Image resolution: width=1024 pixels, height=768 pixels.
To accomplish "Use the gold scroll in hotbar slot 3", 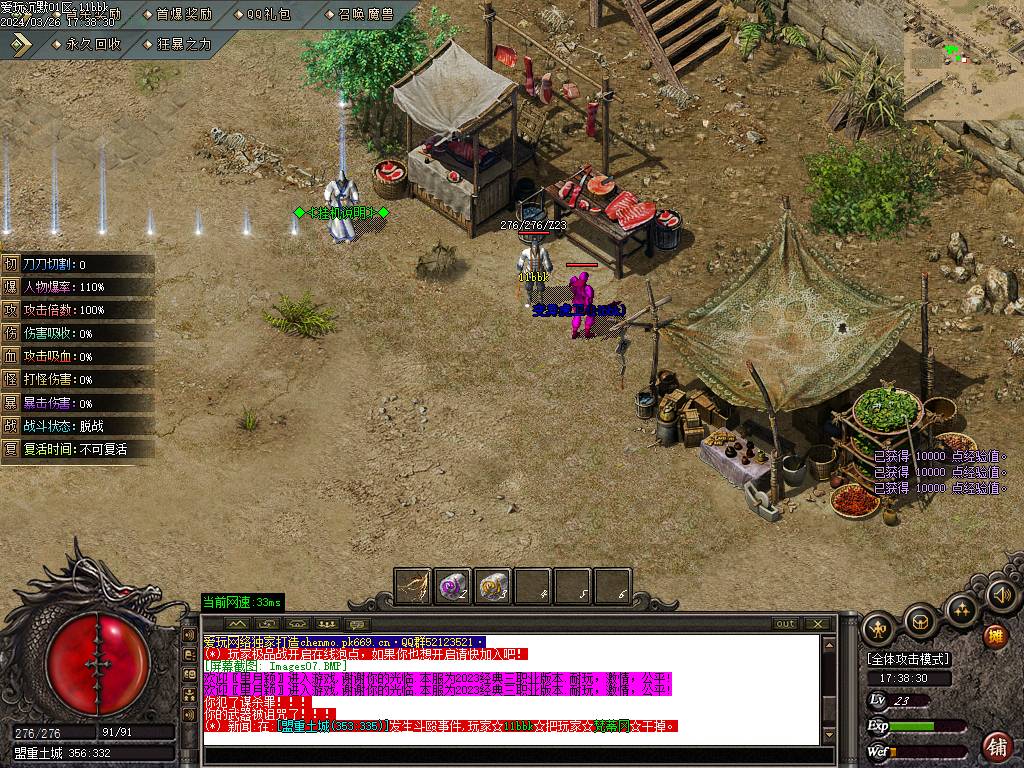I will pyautogui.click(x=492, y=586).
